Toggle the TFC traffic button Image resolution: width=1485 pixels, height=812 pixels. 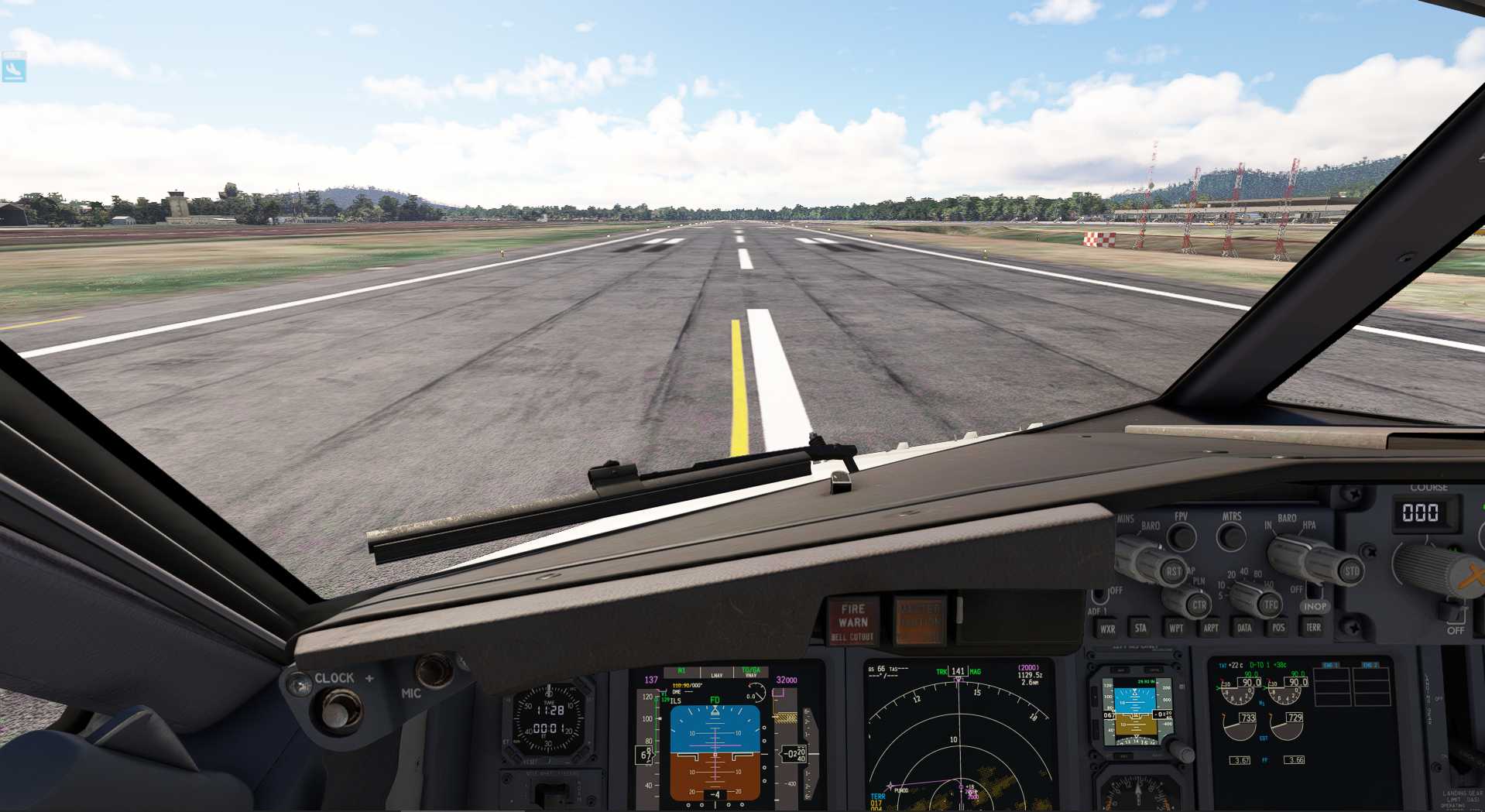1270,605
